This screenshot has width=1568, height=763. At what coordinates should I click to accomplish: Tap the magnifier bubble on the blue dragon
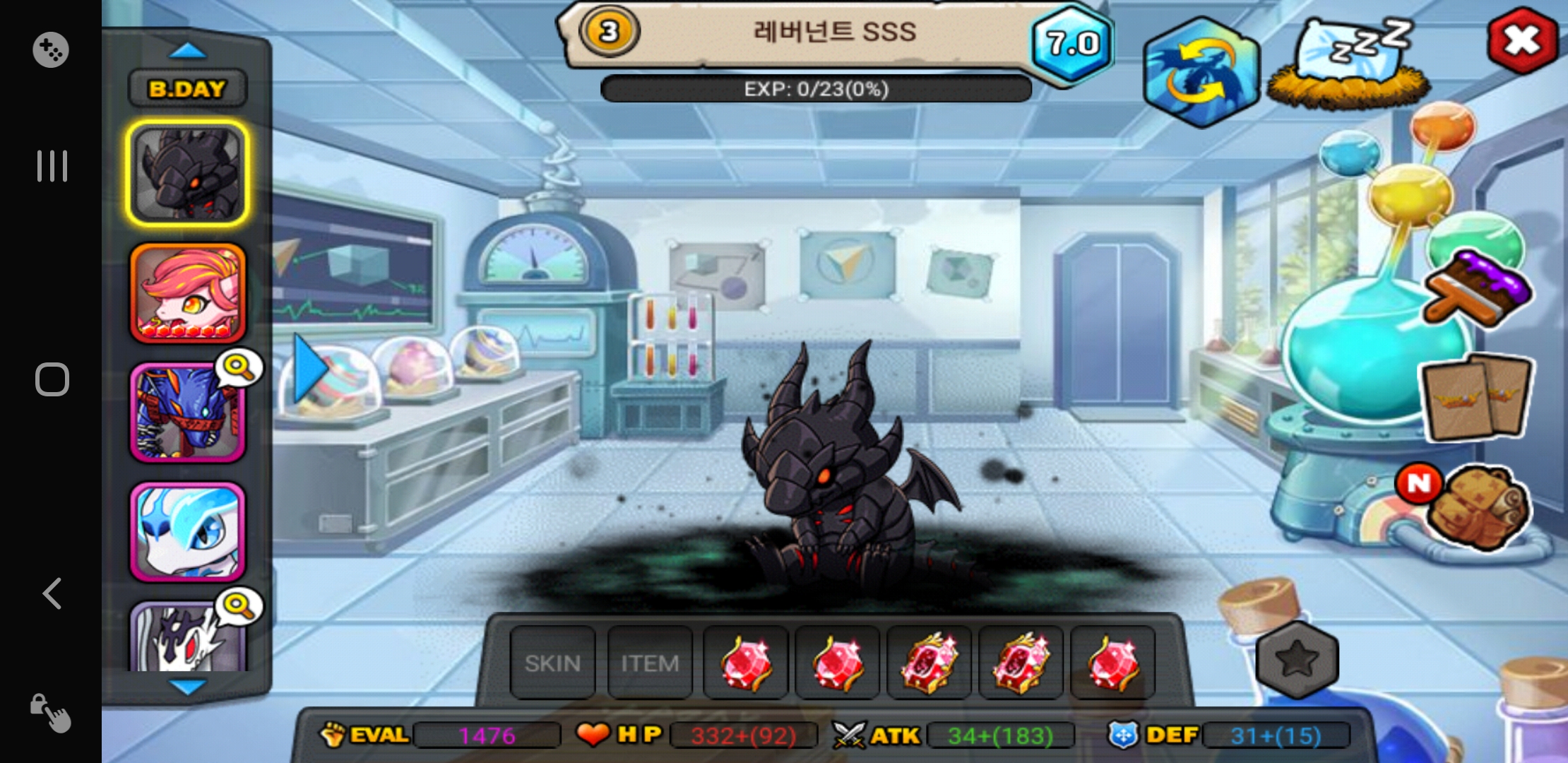tap(239, 368)
